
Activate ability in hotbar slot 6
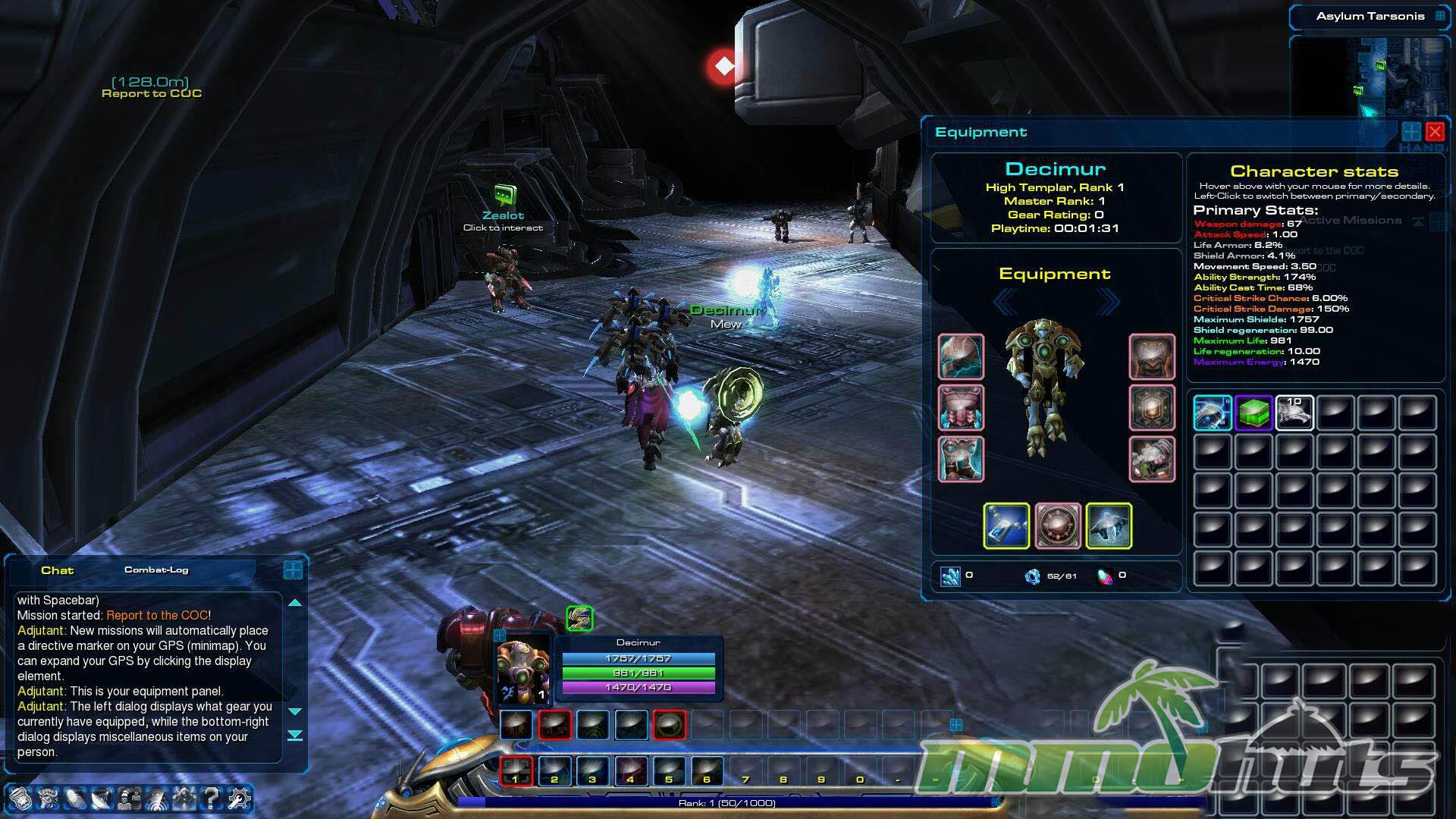706,770
